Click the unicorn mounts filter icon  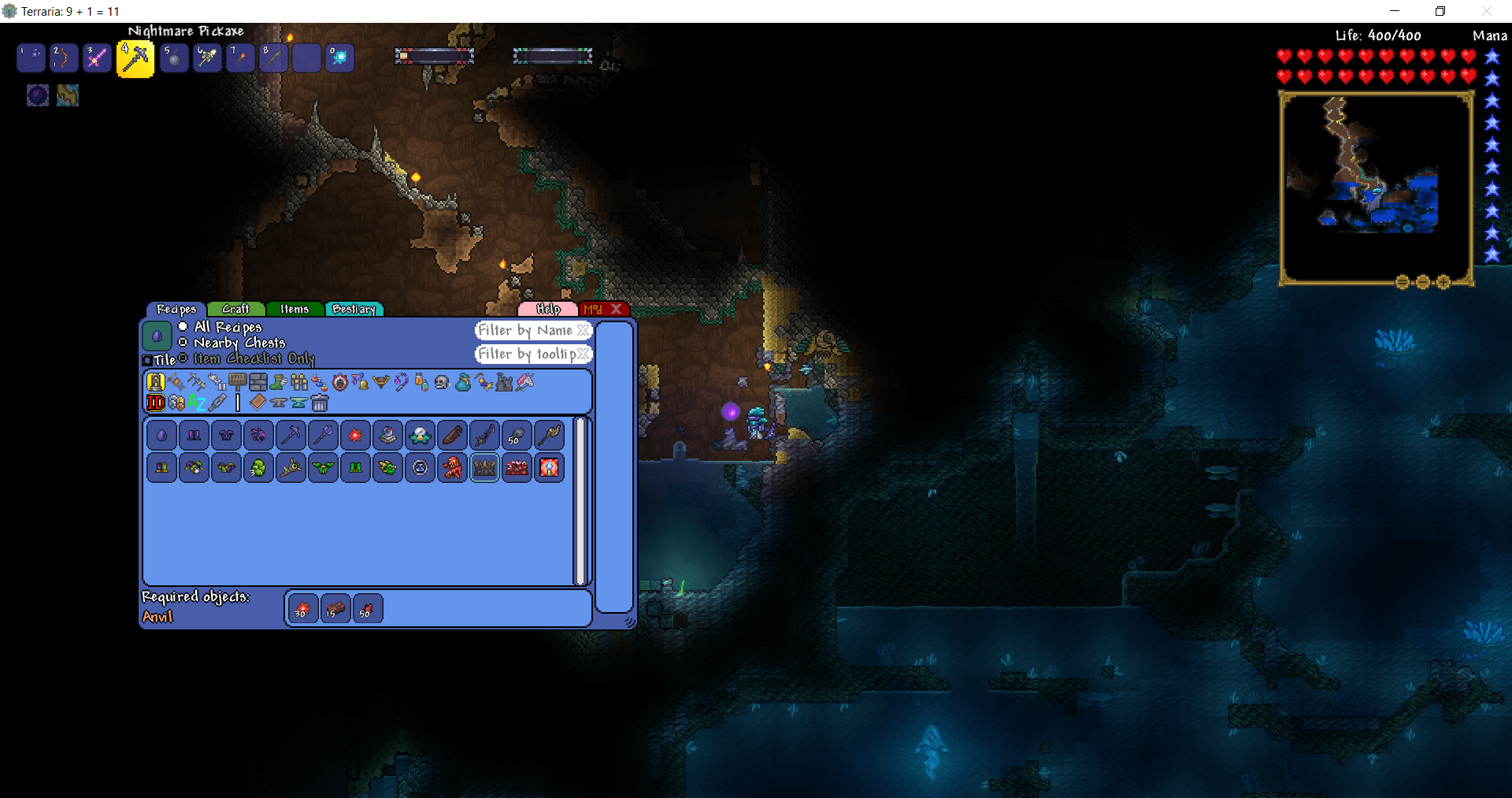(525, 382)
